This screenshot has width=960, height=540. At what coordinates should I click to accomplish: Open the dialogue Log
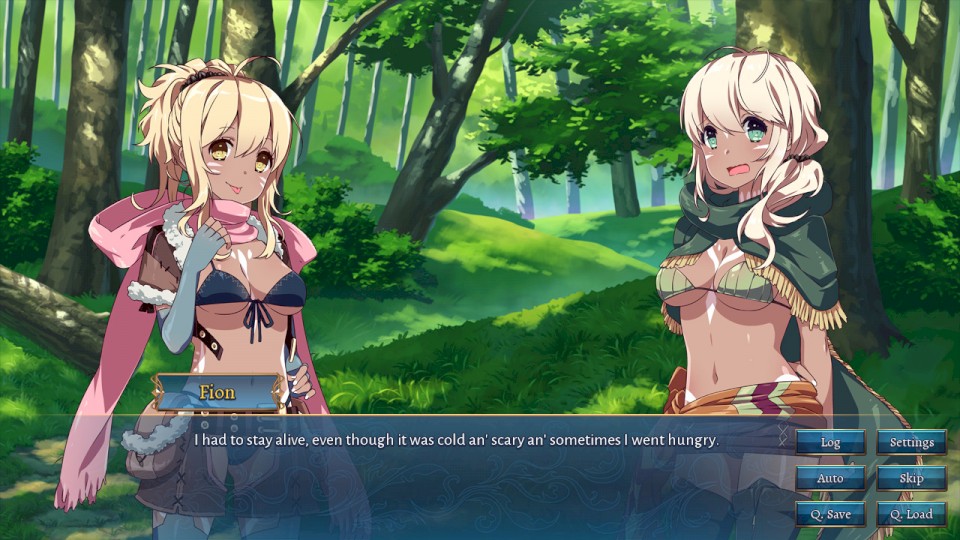[x=830, y=442]
